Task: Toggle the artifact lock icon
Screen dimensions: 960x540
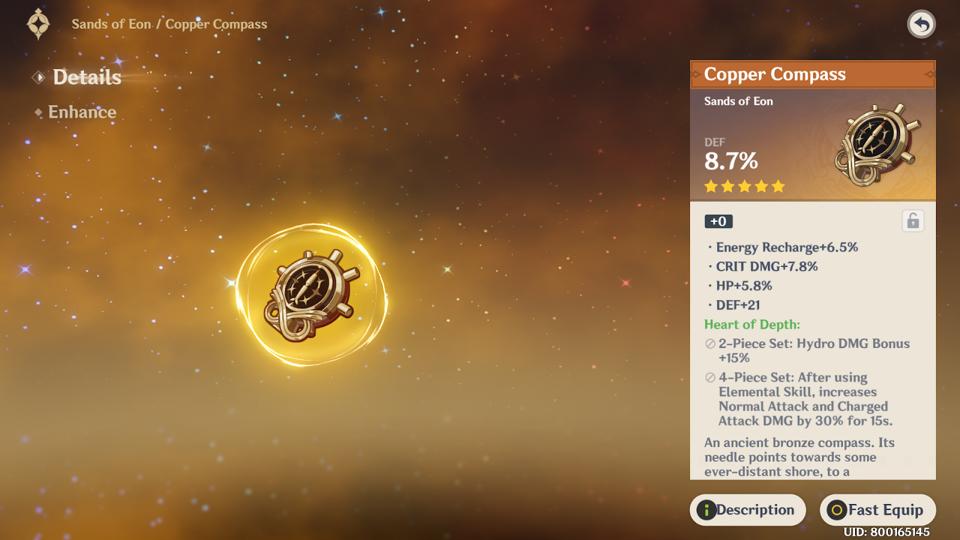Action: coord(912,221)
